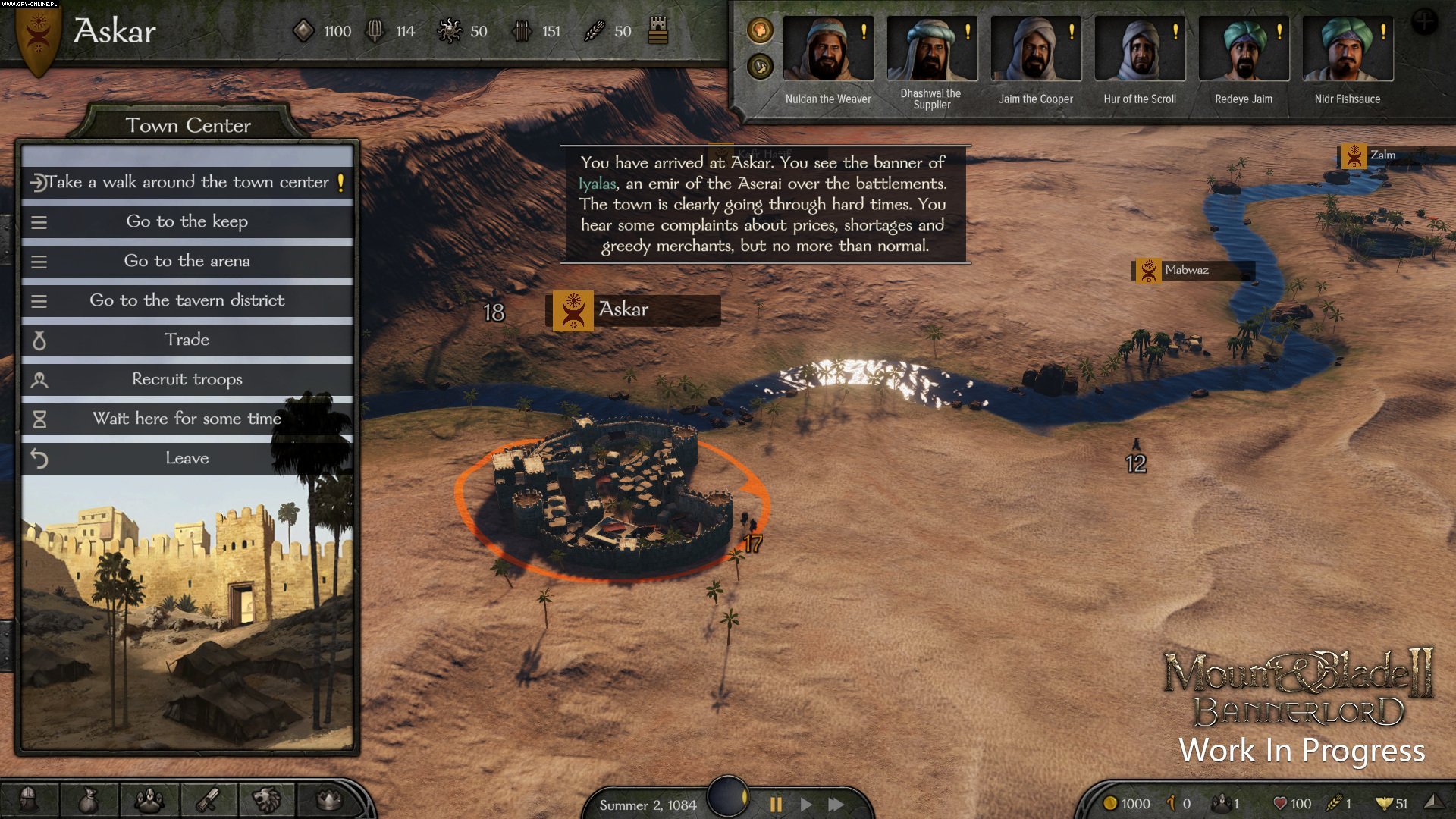Click Nuldan the Weaver's portrait
The height and width of the screenshot is (819, 1456).
click(828, 49)
